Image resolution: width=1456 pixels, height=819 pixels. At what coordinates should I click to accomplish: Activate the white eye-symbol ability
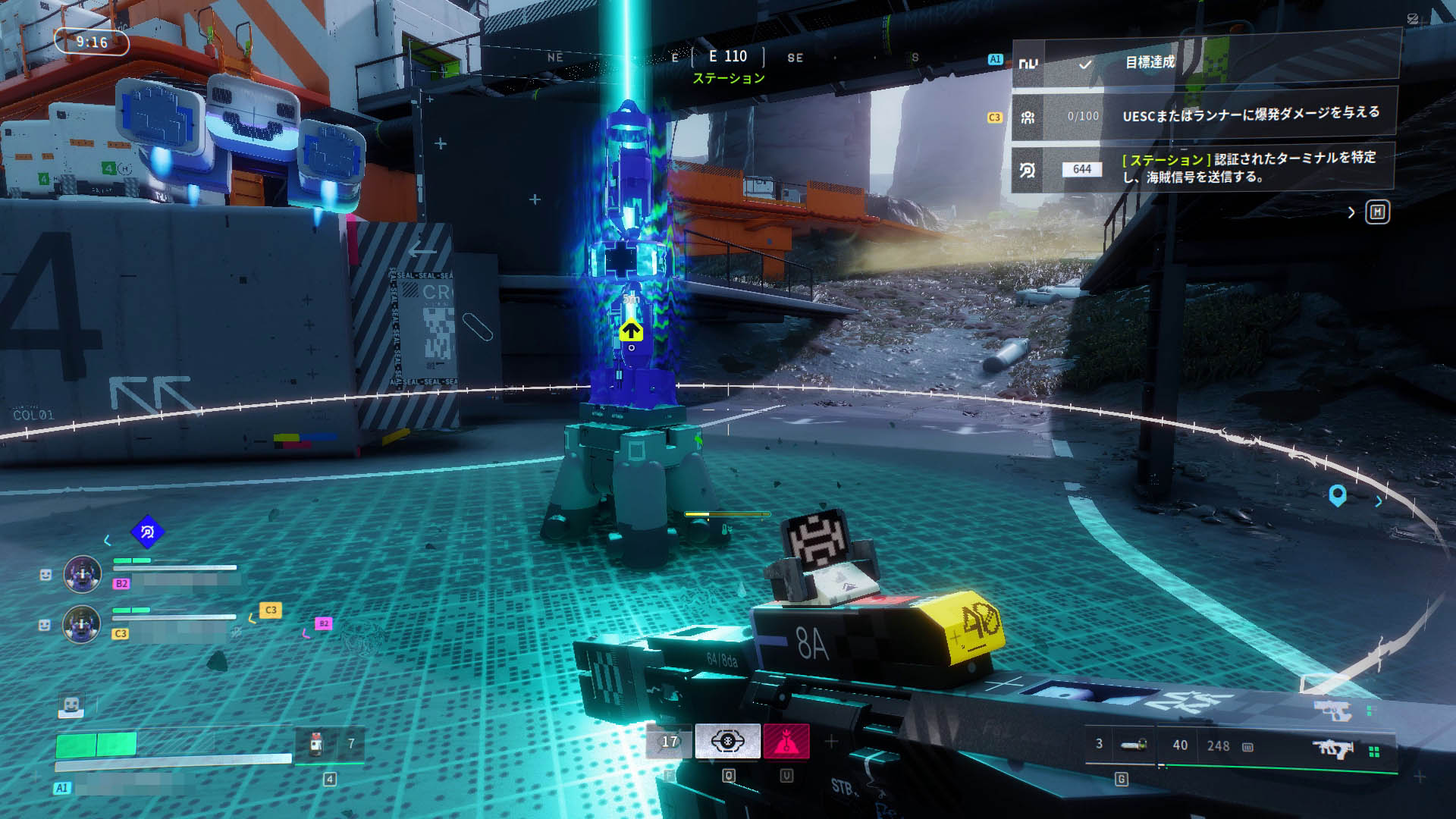tap(727, 741)
